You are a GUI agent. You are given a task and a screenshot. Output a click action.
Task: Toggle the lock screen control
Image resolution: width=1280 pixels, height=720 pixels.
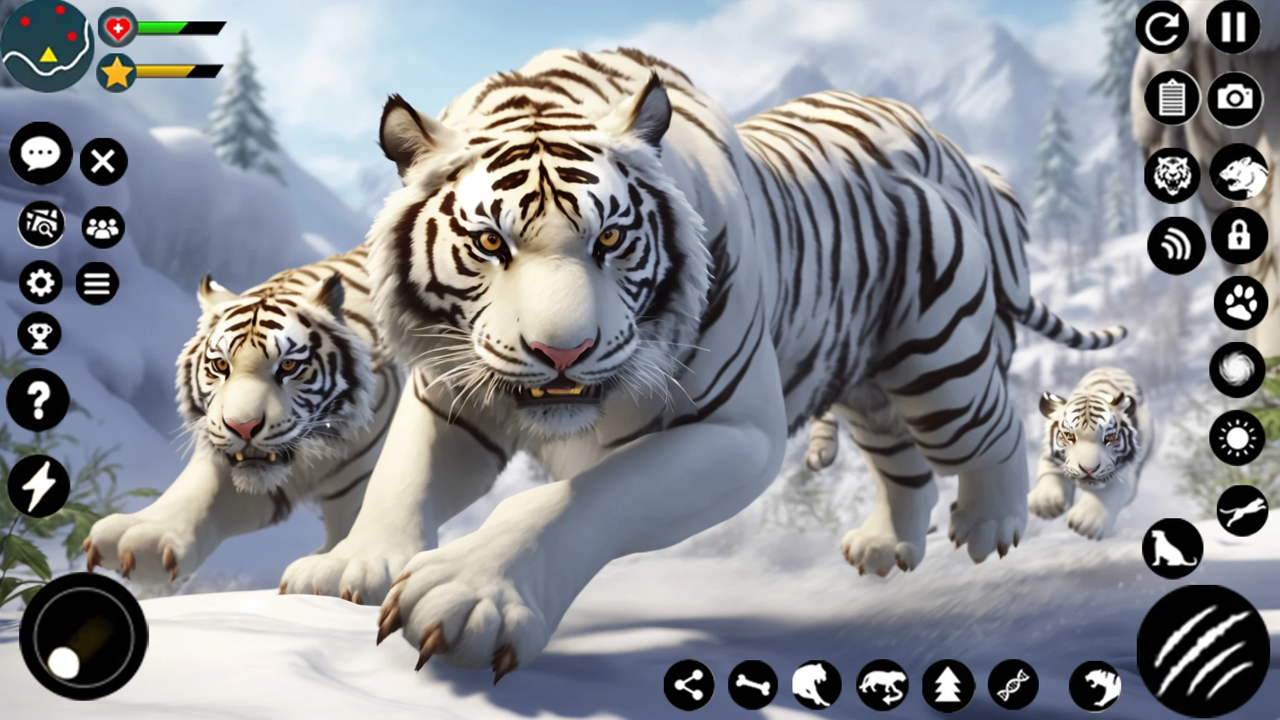[1240, 237]
